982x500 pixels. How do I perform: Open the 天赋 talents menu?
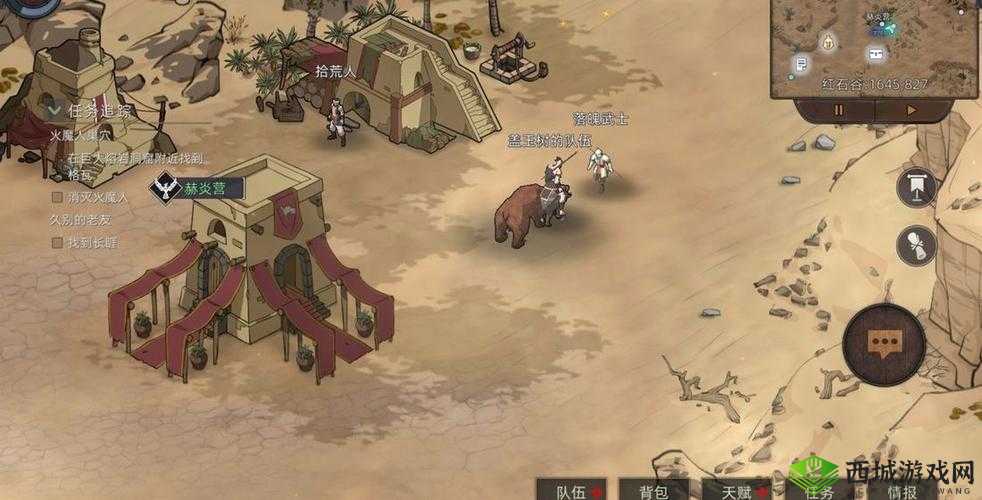[736, 490]
